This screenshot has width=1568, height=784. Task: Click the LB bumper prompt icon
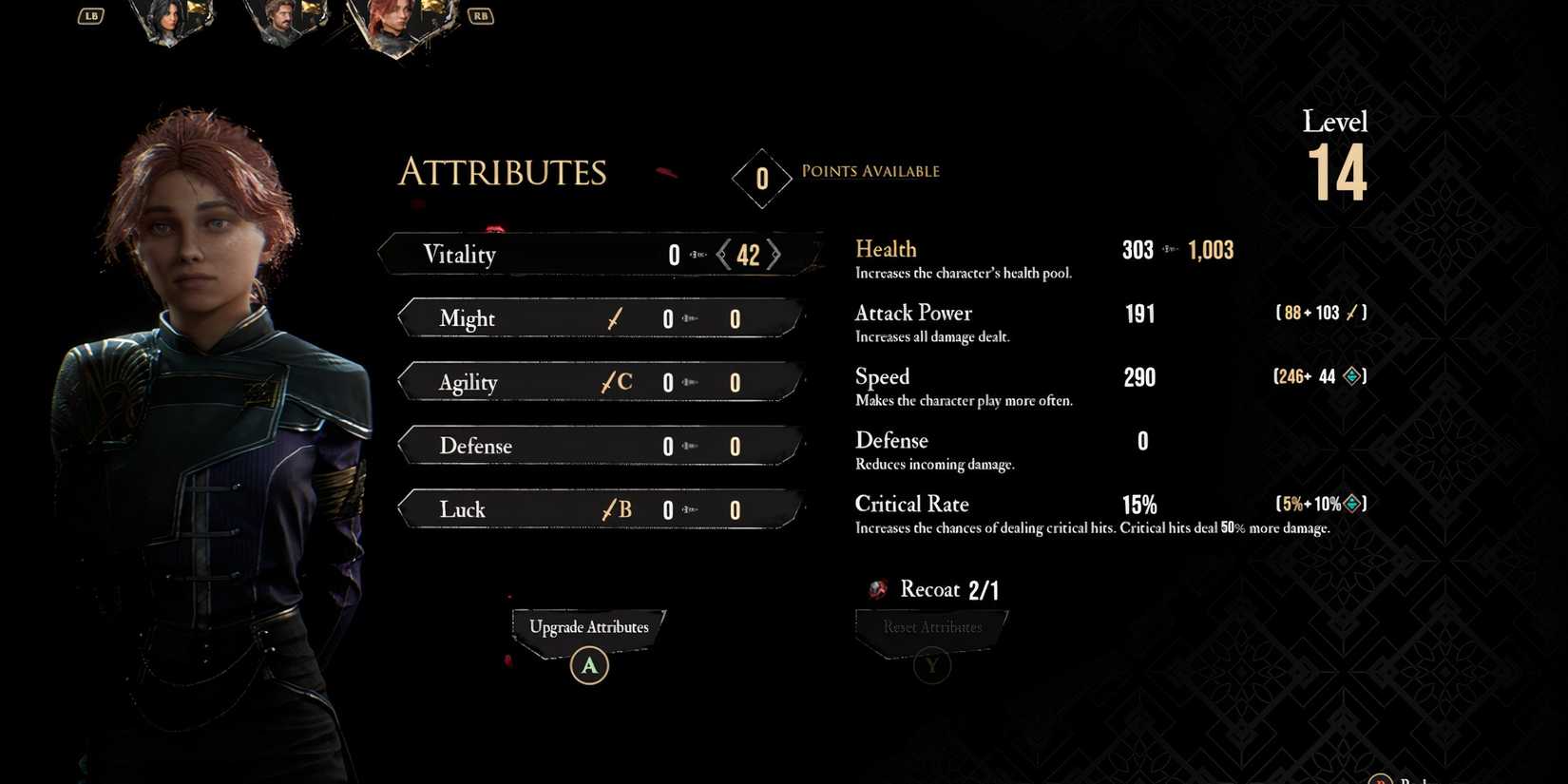point(90,15)
